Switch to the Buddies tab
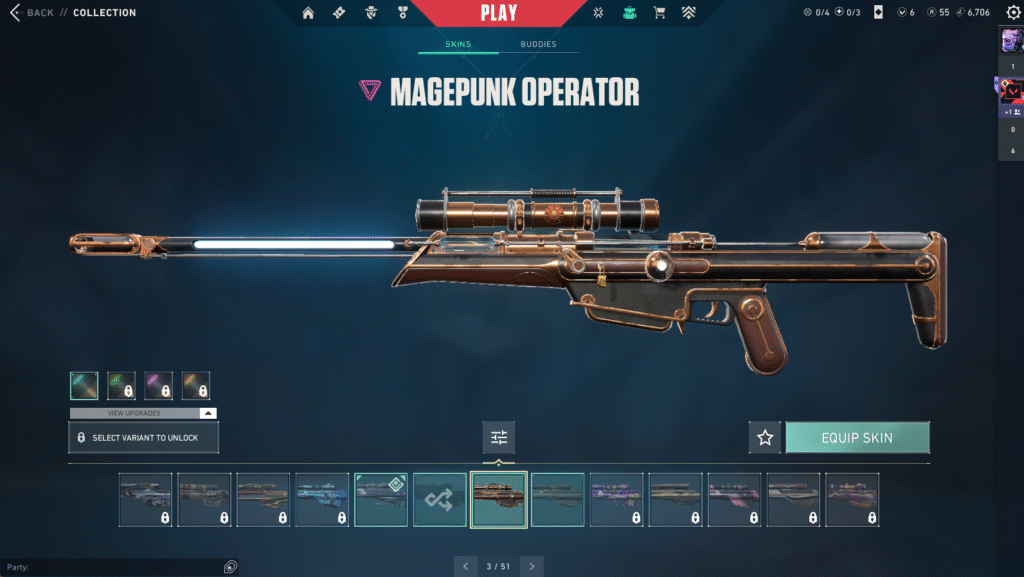This screenshot has height=577, width=1024. pyautogui.click(x=539, y=45)
